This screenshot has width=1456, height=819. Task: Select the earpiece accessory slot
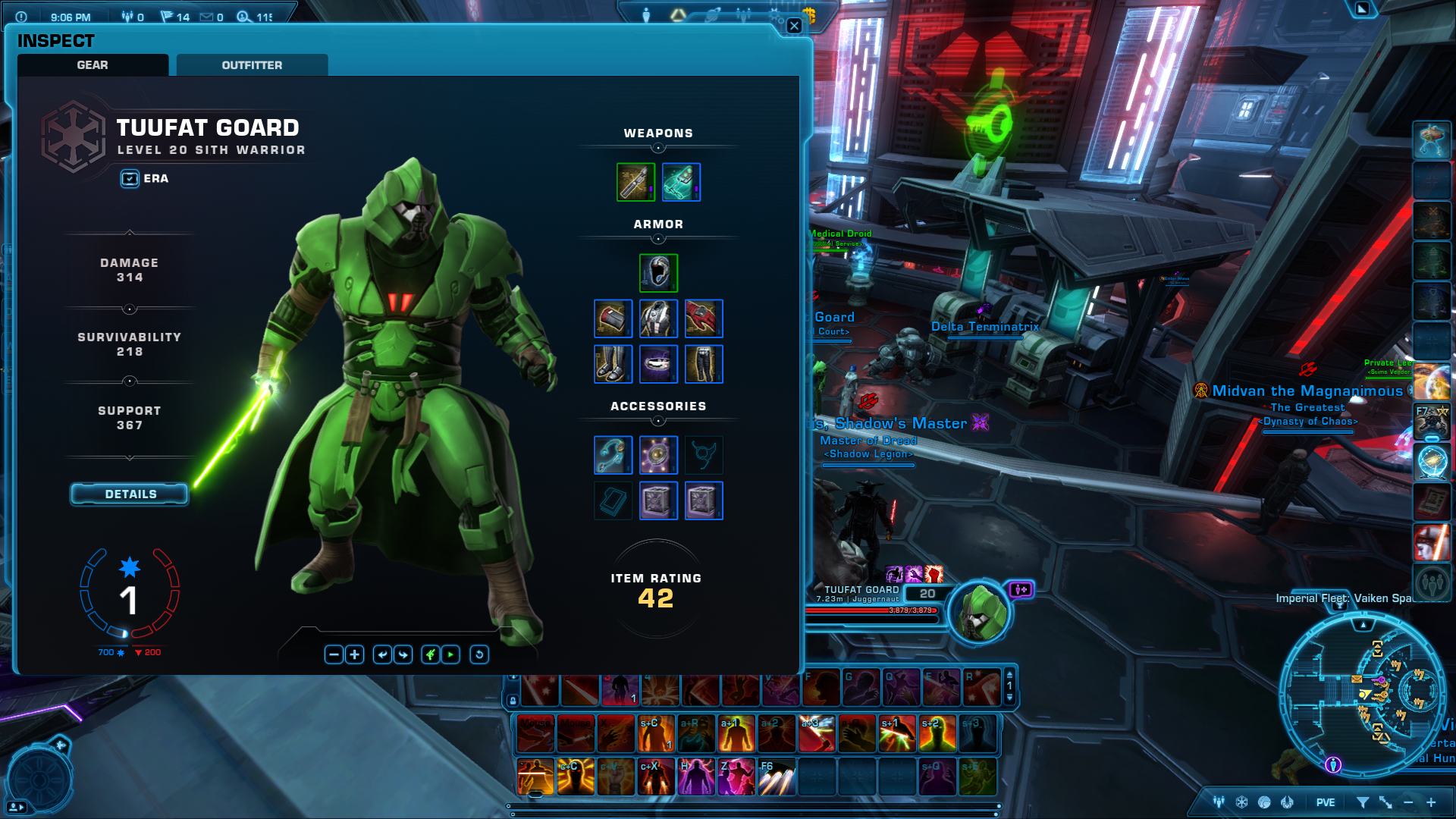point(613,455)
